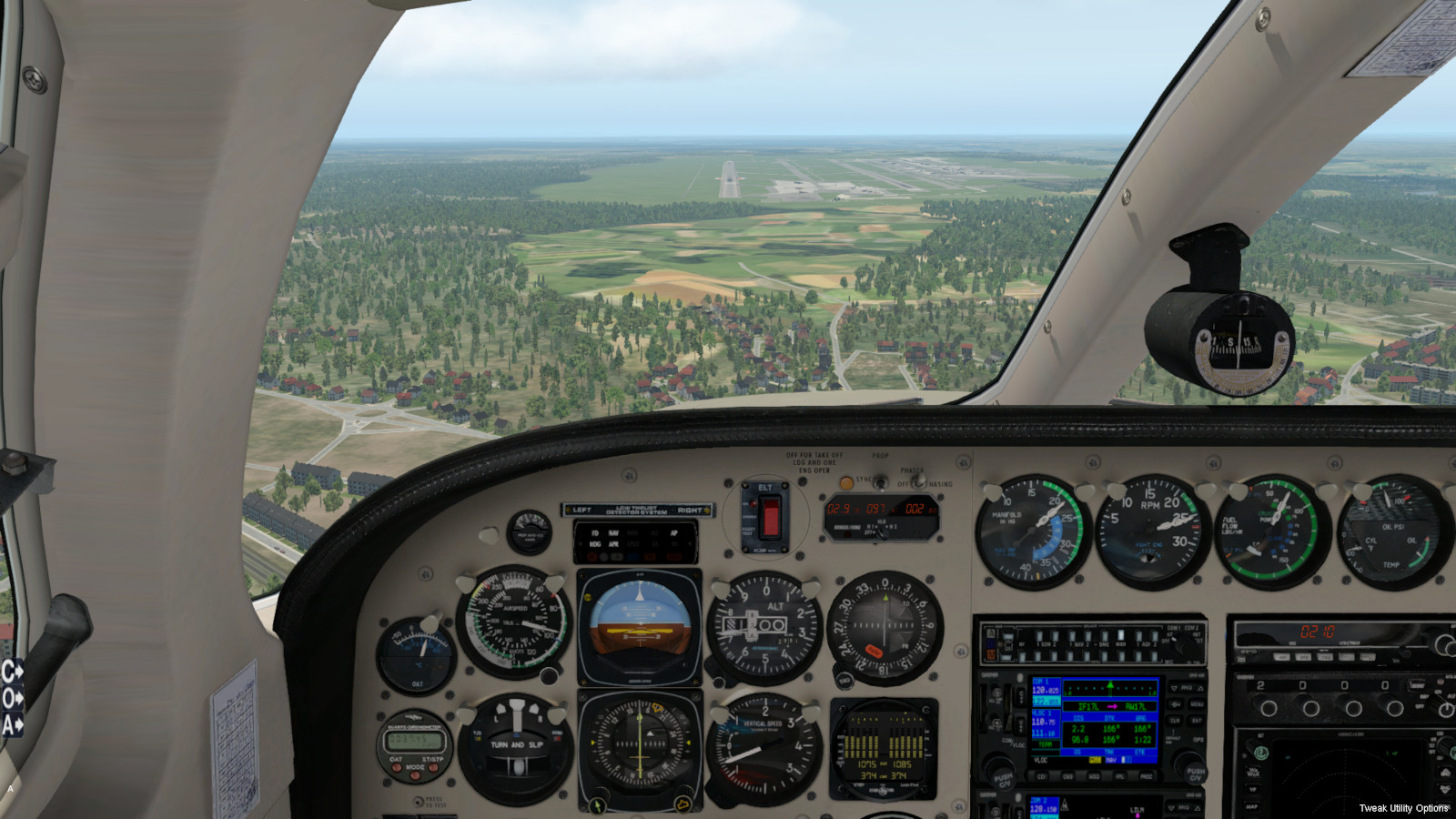This screenshot has height=819, width=1456.
Task: Open the A pop-out panel tab
Action: 12,725
